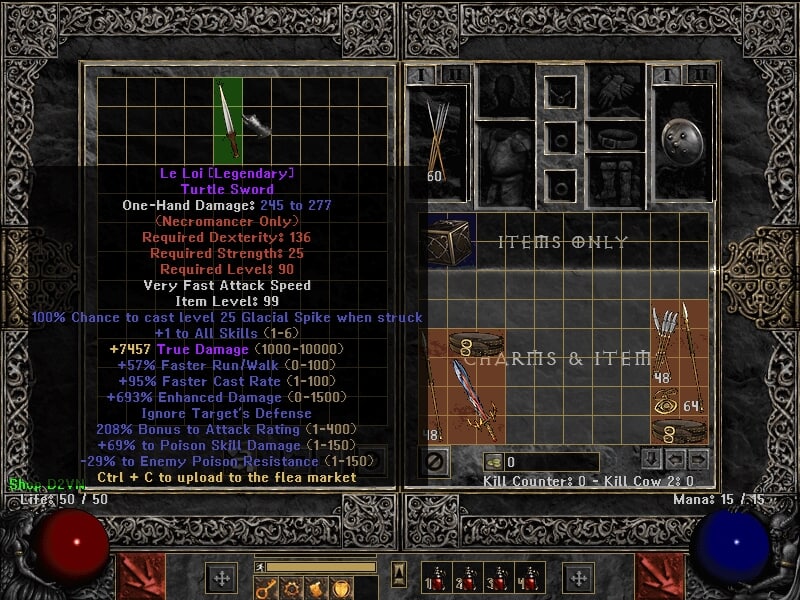Viewport: 800px width, 600px height.
Task: Use the first red potion in belt
Action: coord(432,579)
